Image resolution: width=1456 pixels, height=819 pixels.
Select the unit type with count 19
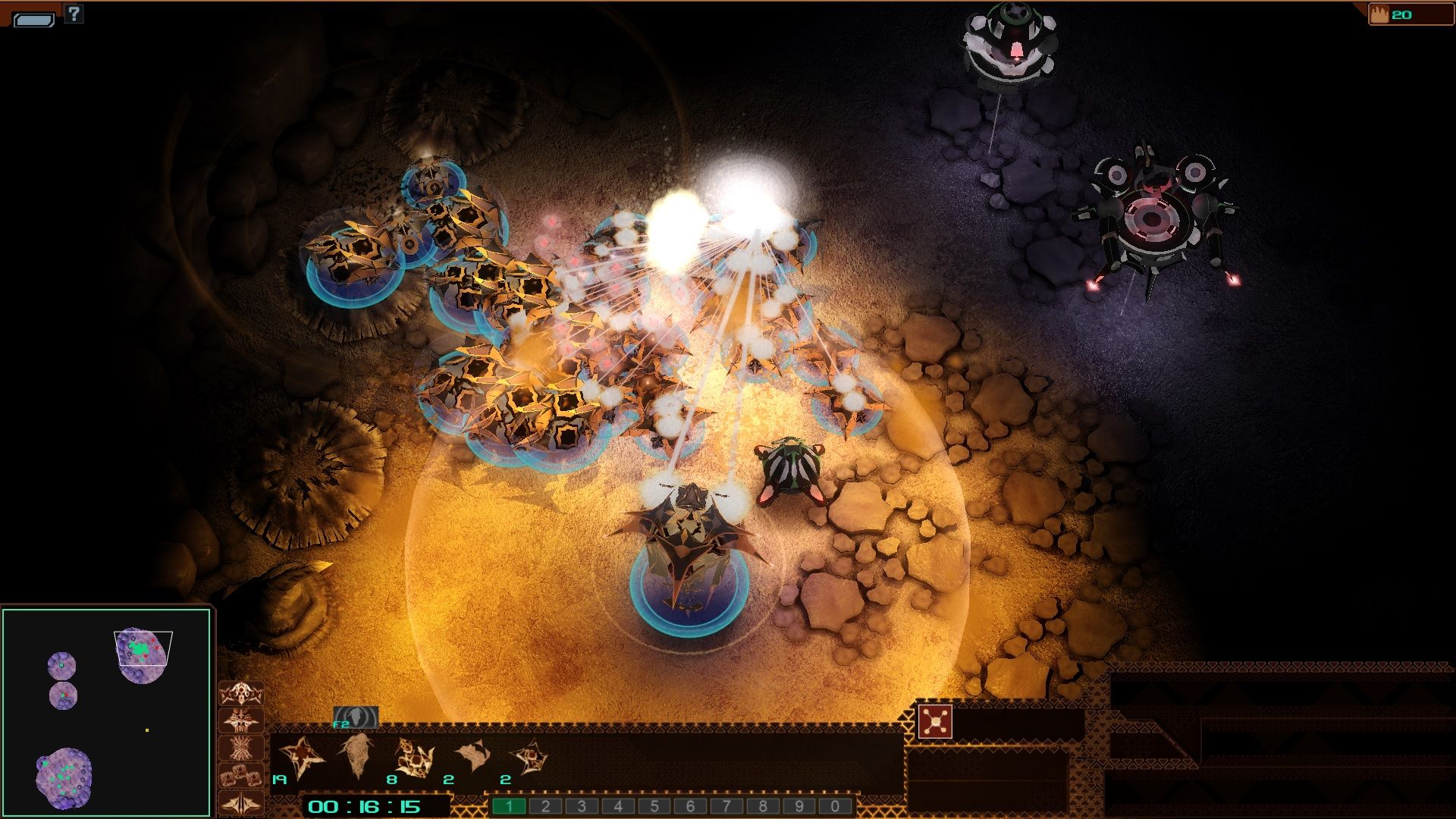(301, 758)
